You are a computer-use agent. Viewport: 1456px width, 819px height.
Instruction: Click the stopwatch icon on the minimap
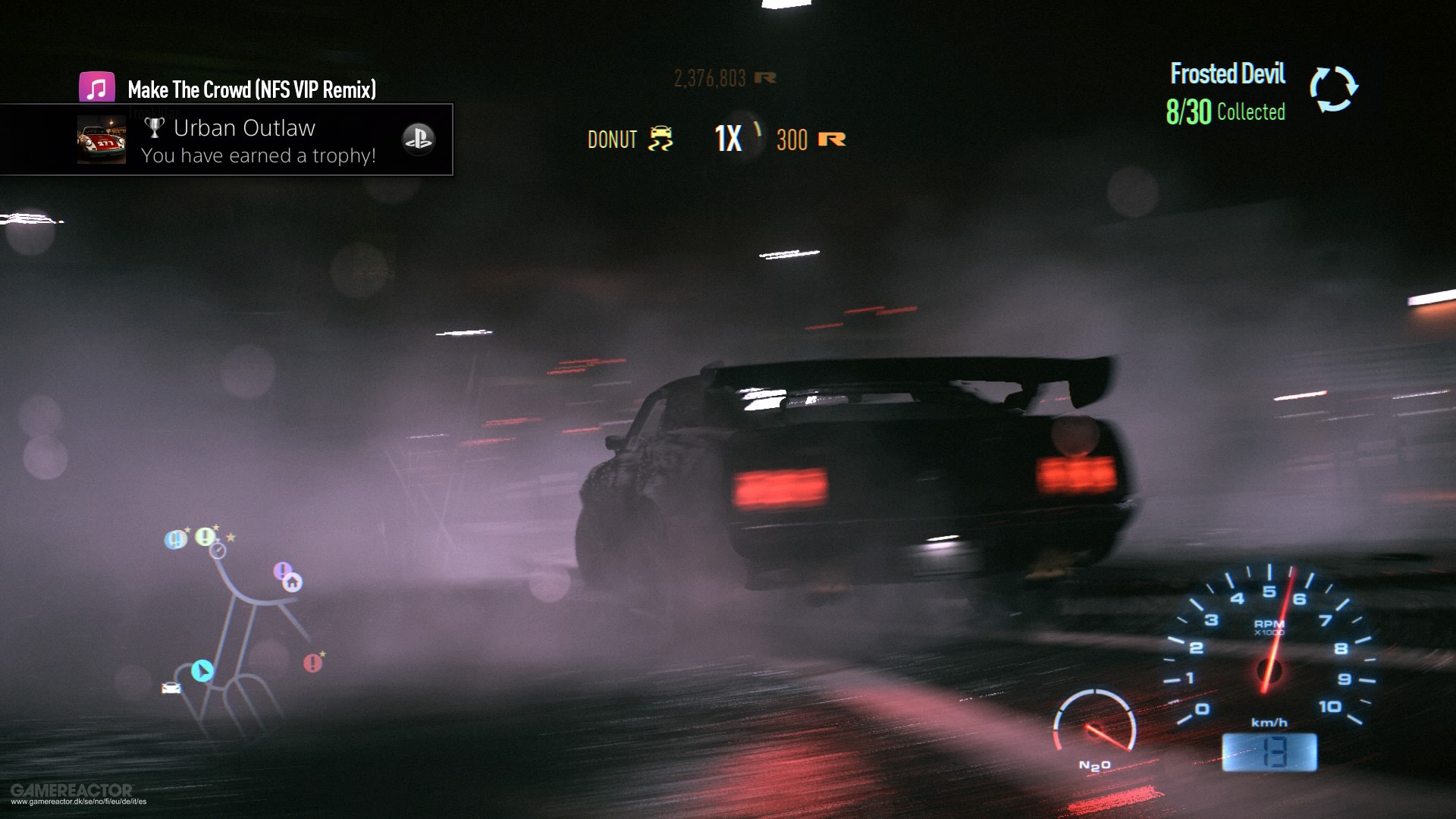tap(218, 551)
